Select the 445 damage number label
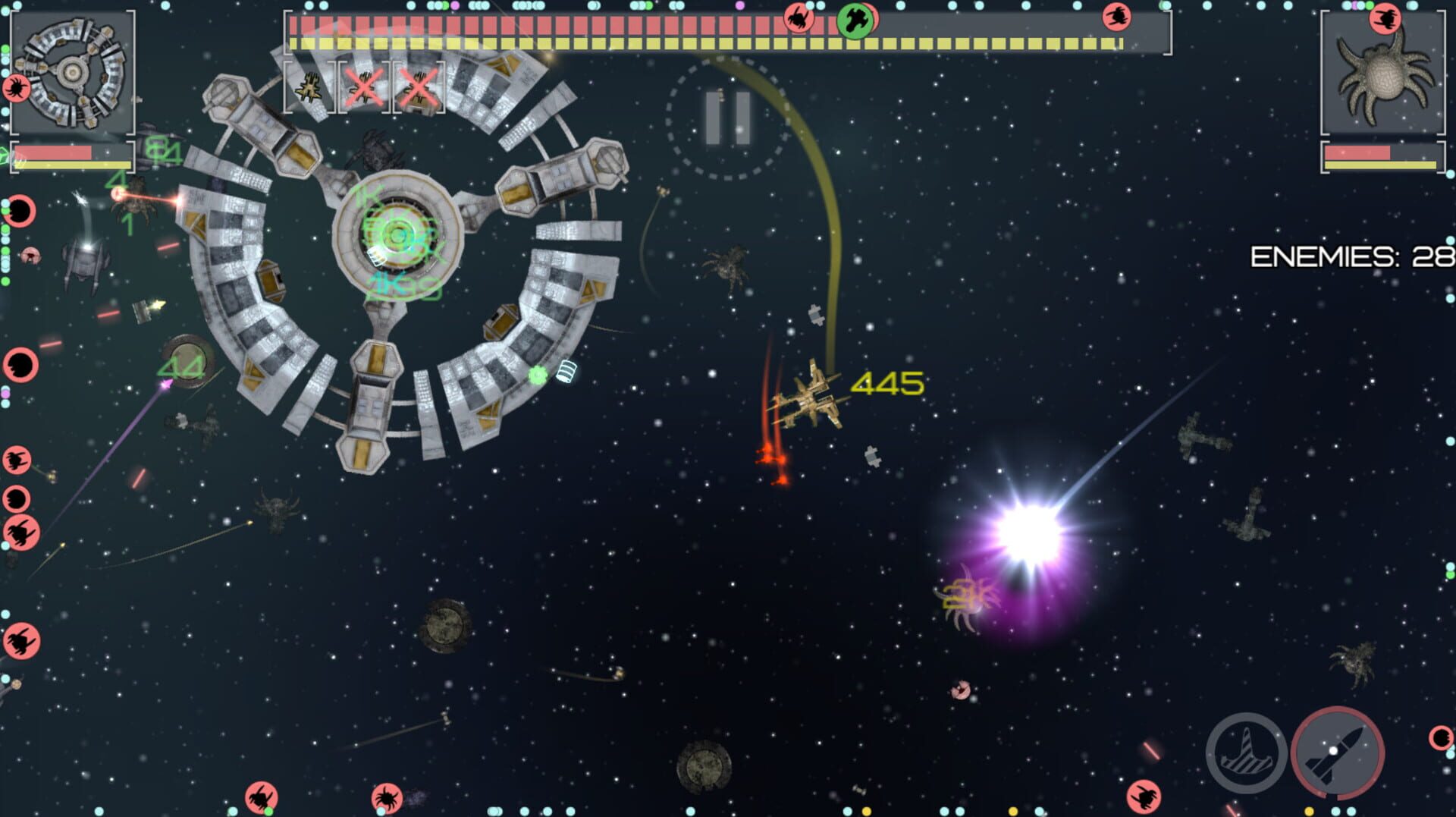 887,384
